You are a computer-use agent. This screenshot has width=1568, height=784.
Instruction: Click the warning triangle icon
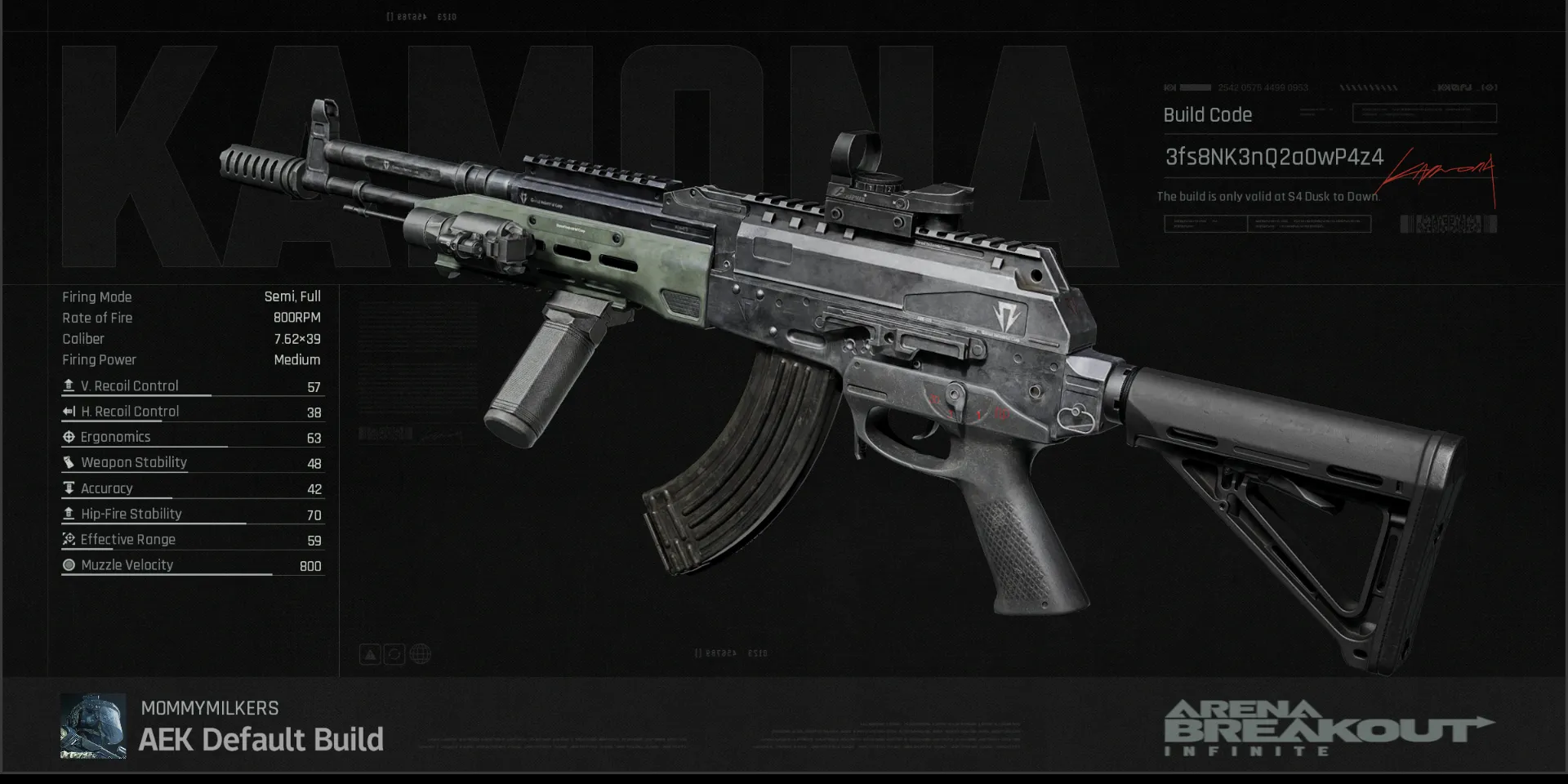pyautogui.click(x=370, y=654)
